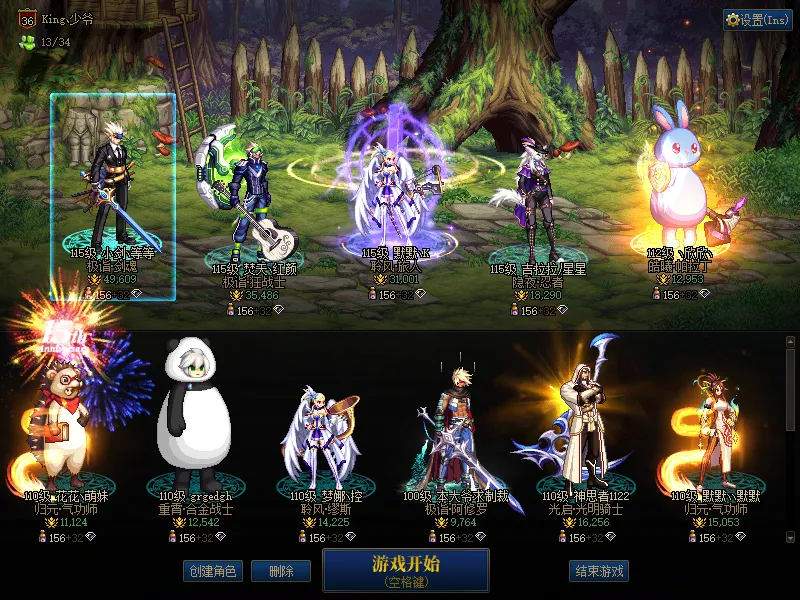Open the 设置 settings menu
The width and height of the screenshot is (800, 600).
click(x=757, y=20)
